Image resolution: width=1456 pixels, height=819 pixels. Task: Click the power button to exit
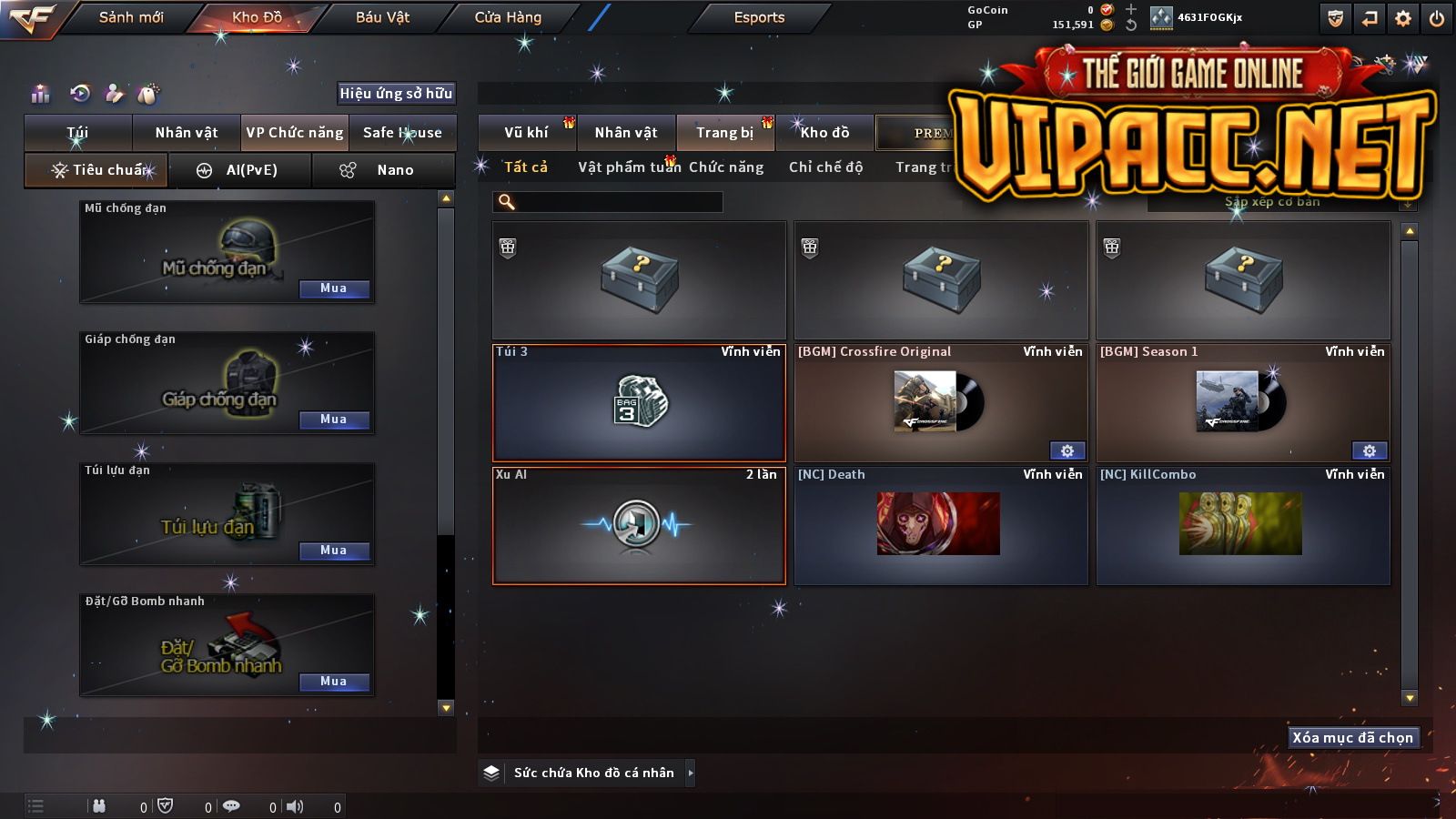click(x=1437, y=18)
